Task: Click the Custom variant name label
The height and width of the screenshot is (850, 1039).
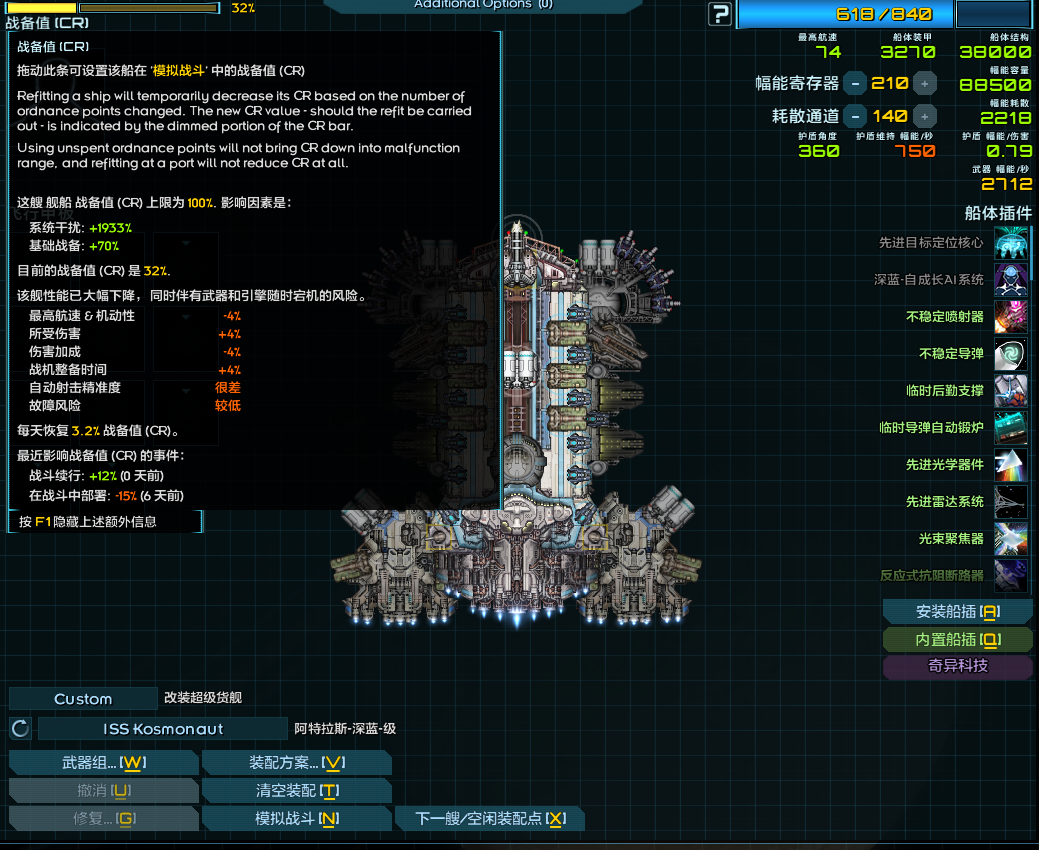Action: (83, 699)
